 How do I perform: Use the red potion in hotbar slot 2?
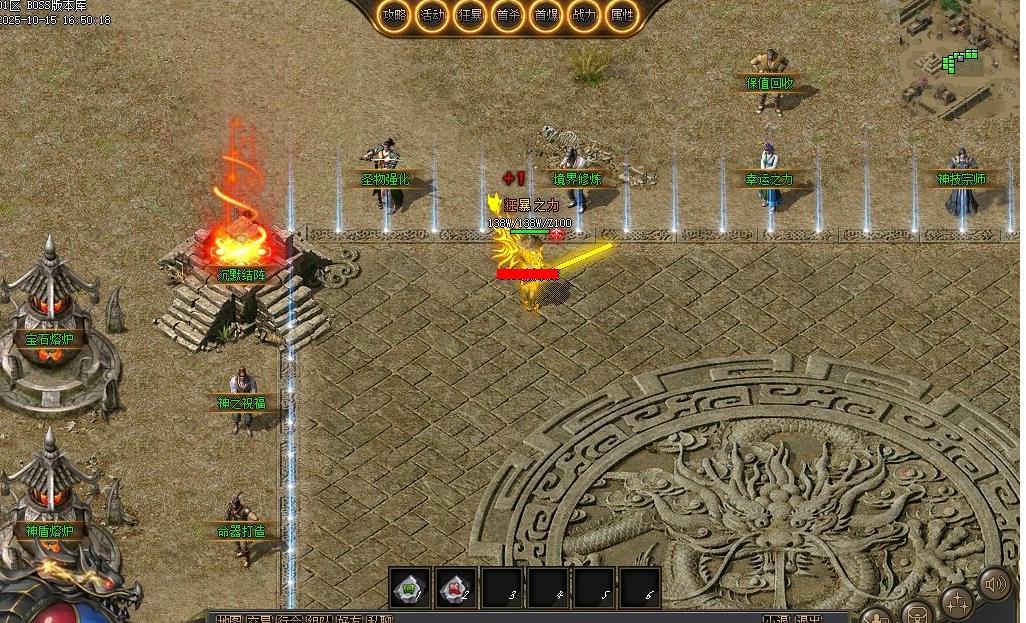(457, 588)
